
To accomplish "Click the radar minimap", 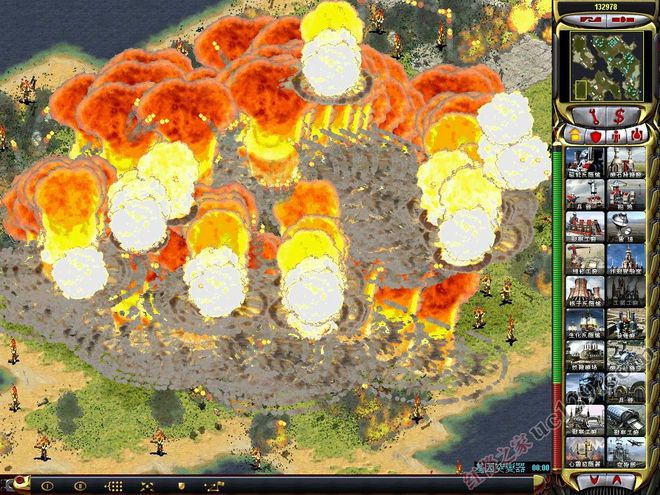I will (607, 54).
